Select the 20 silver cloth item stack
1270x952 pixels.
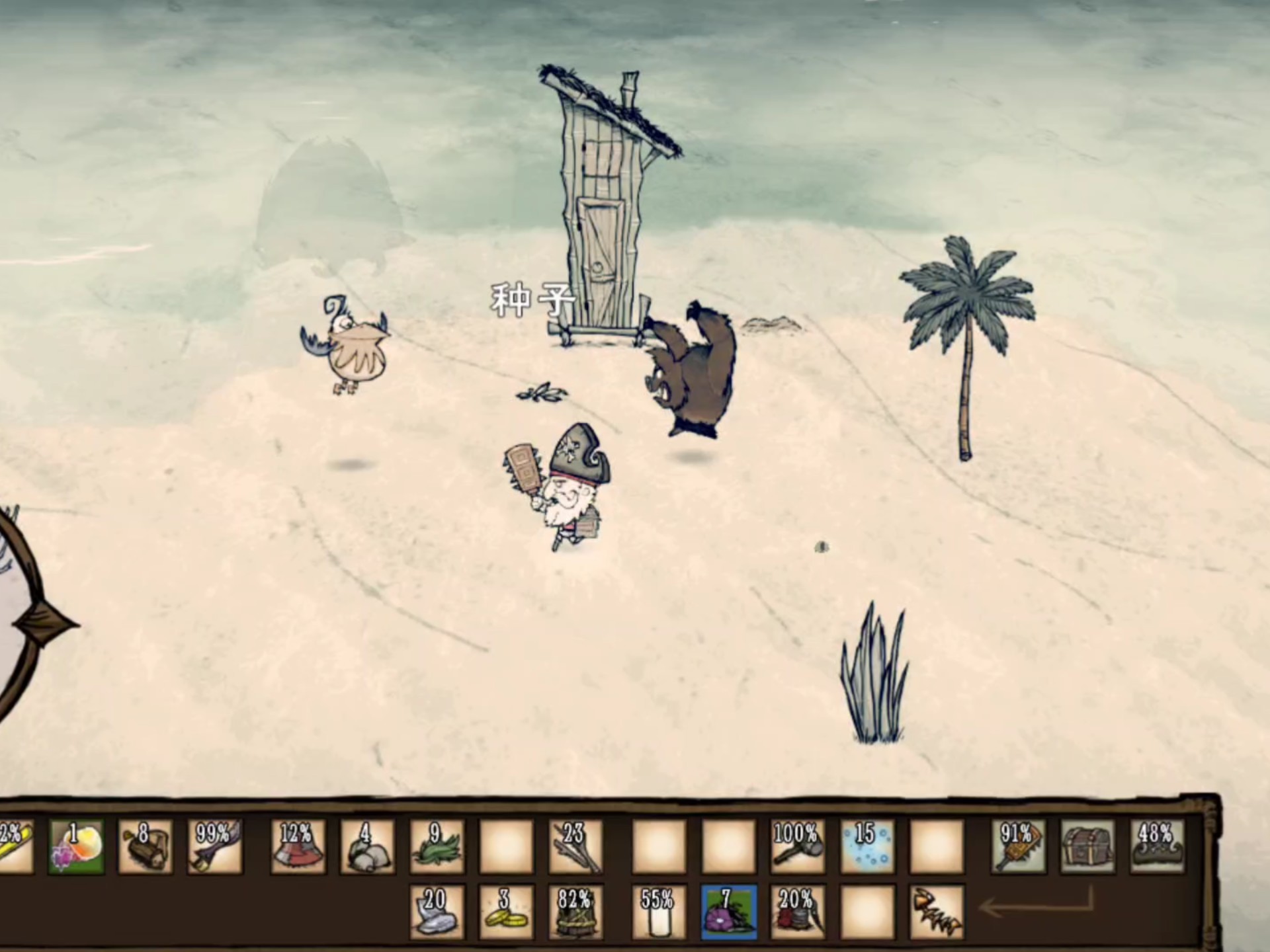(437, 912)
